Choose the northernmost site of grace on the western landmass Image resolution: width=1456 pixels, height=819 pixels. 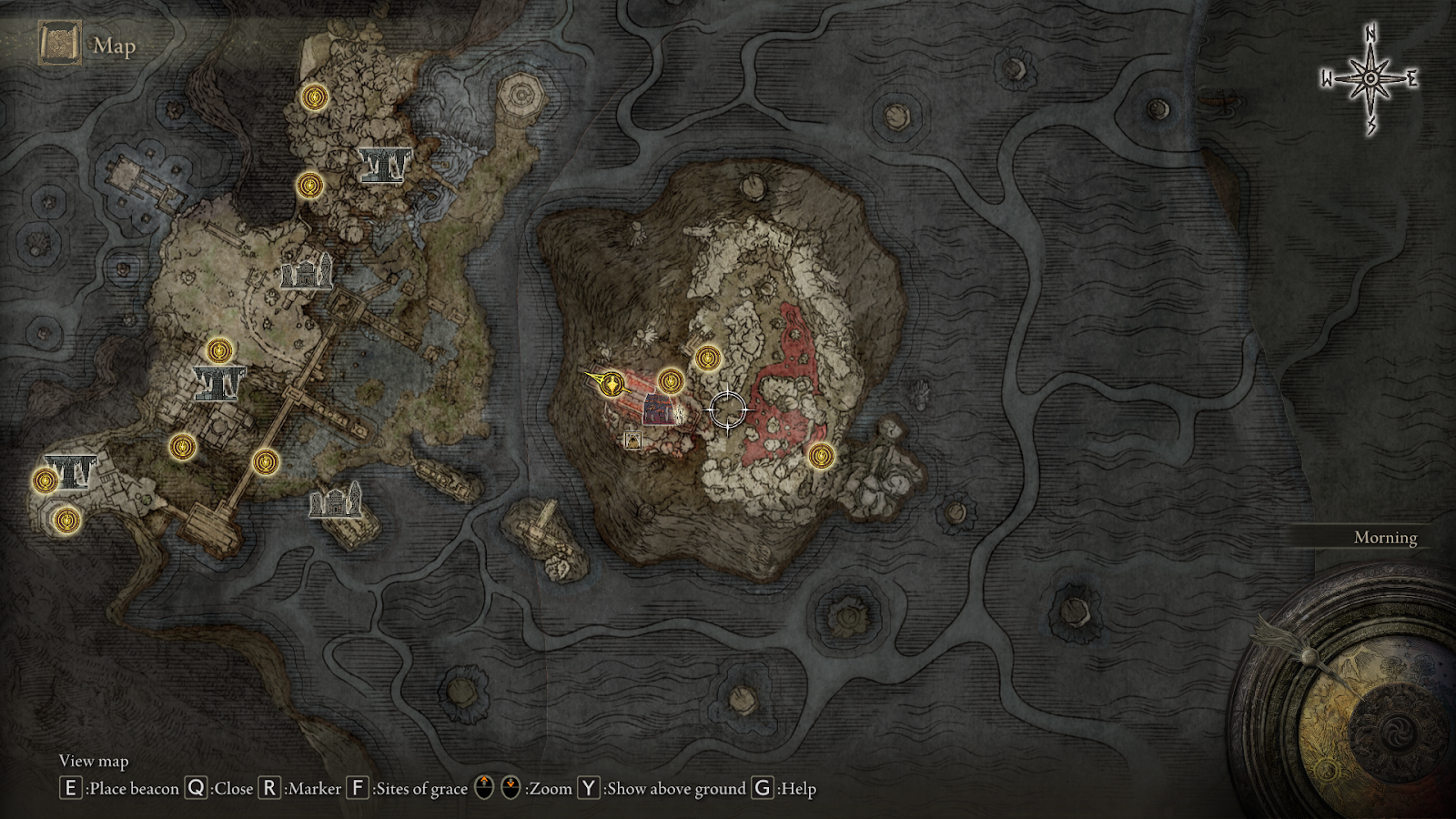point(315,97)
